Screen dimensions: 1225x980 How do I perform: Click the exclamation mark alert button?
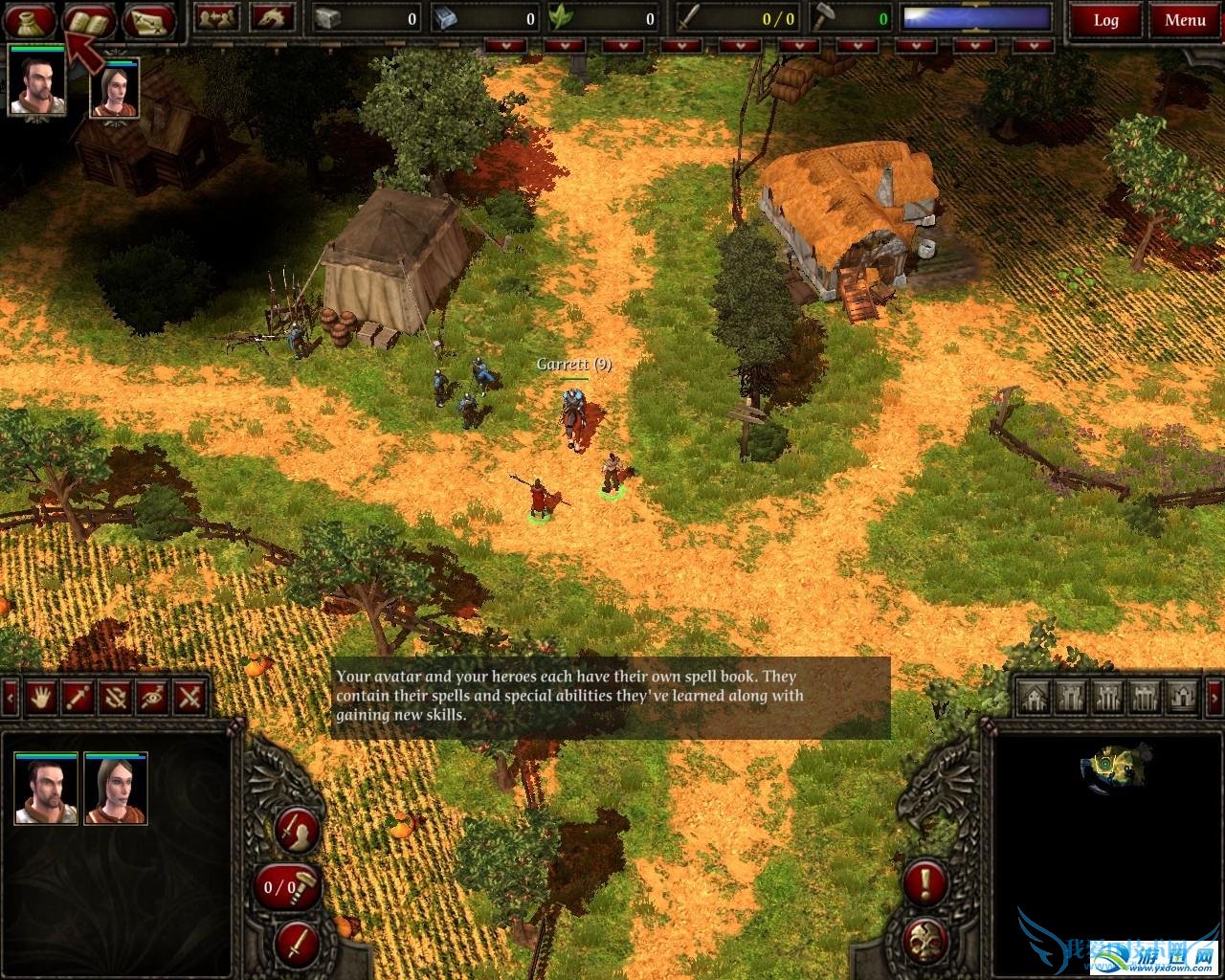click(925, 882)
